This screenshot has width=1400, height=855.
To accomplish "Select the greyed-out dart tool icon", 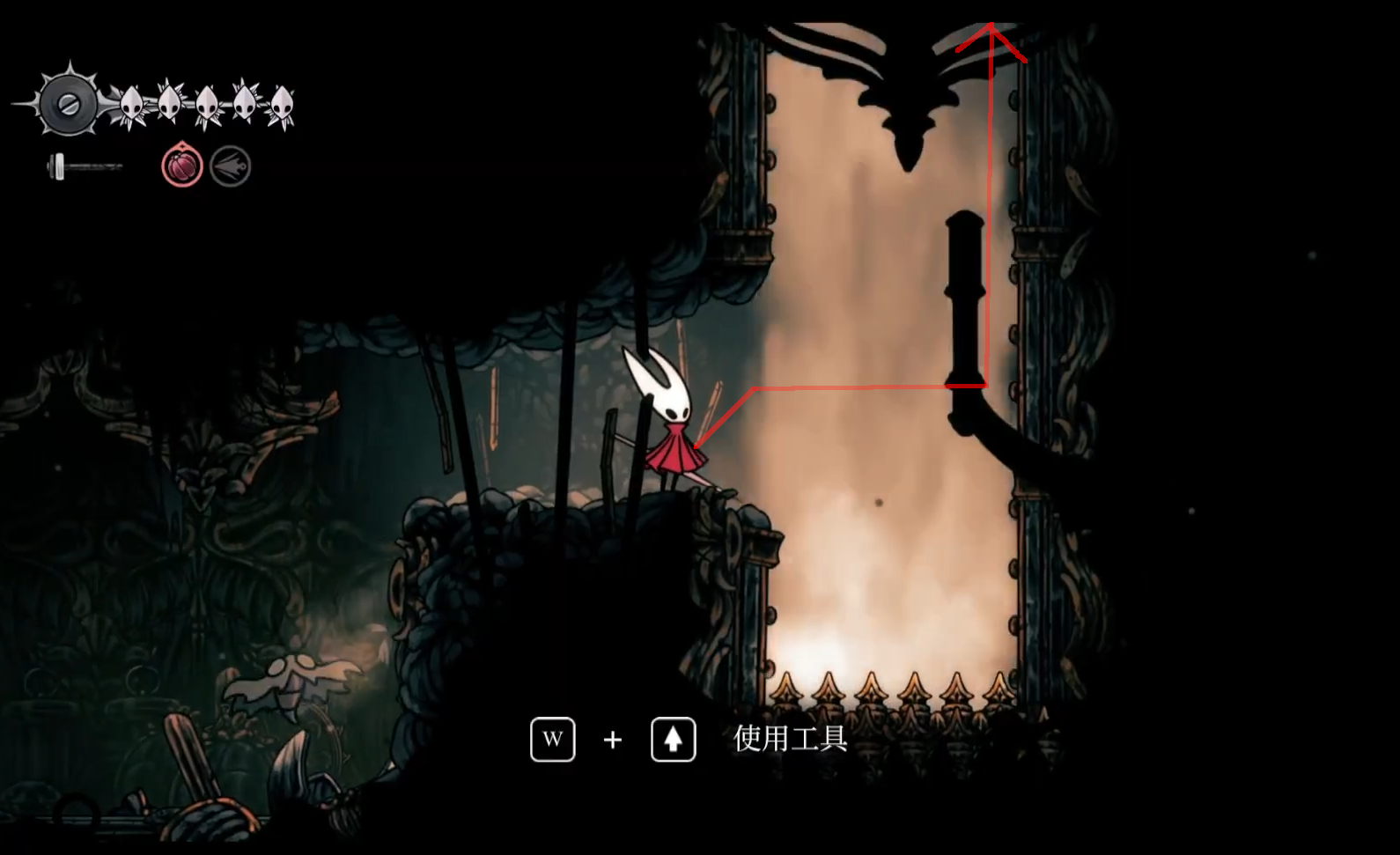I will tap(231, 166).
